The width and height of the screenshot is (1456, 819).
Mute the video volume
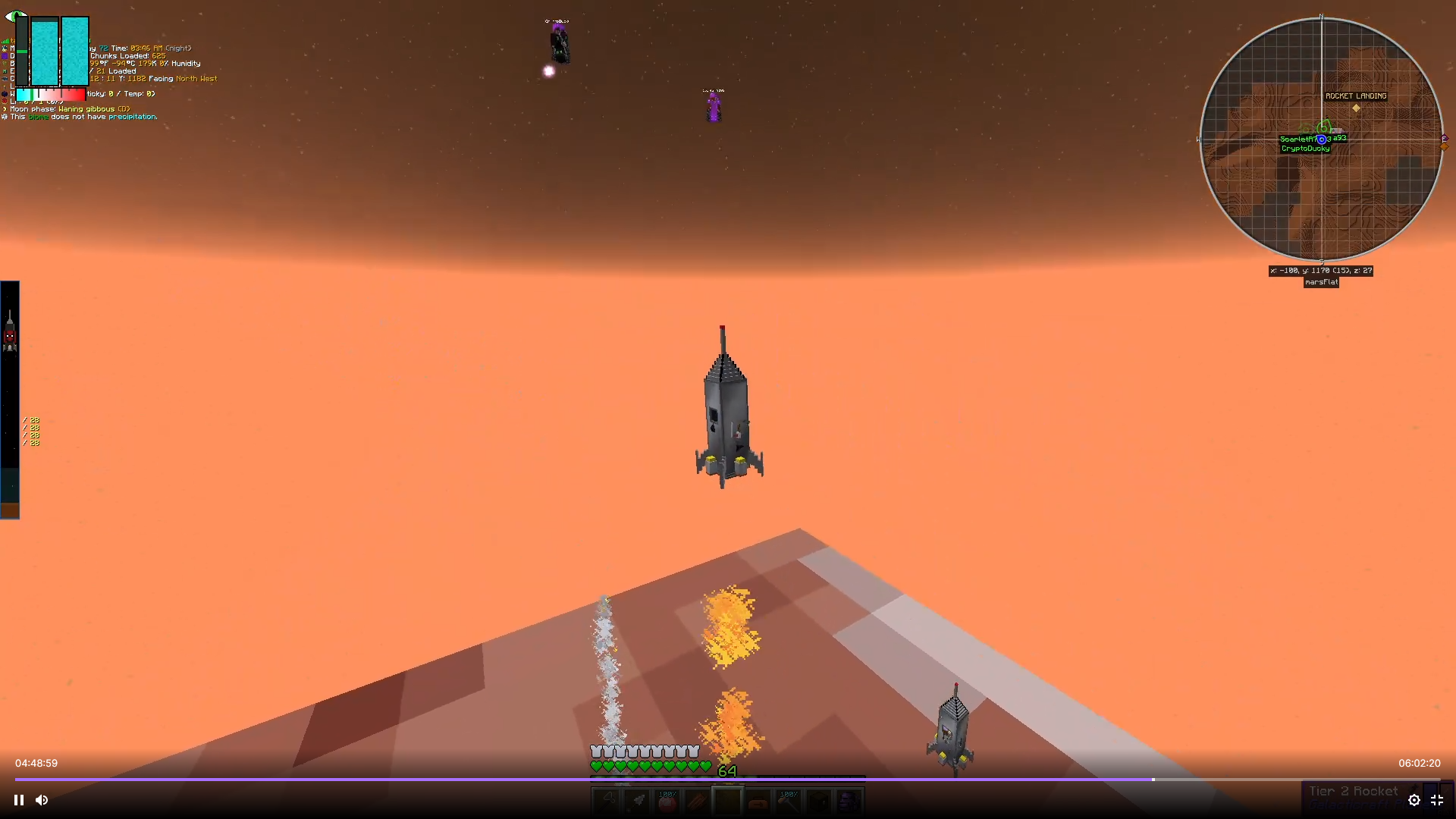tap(42, 800)
